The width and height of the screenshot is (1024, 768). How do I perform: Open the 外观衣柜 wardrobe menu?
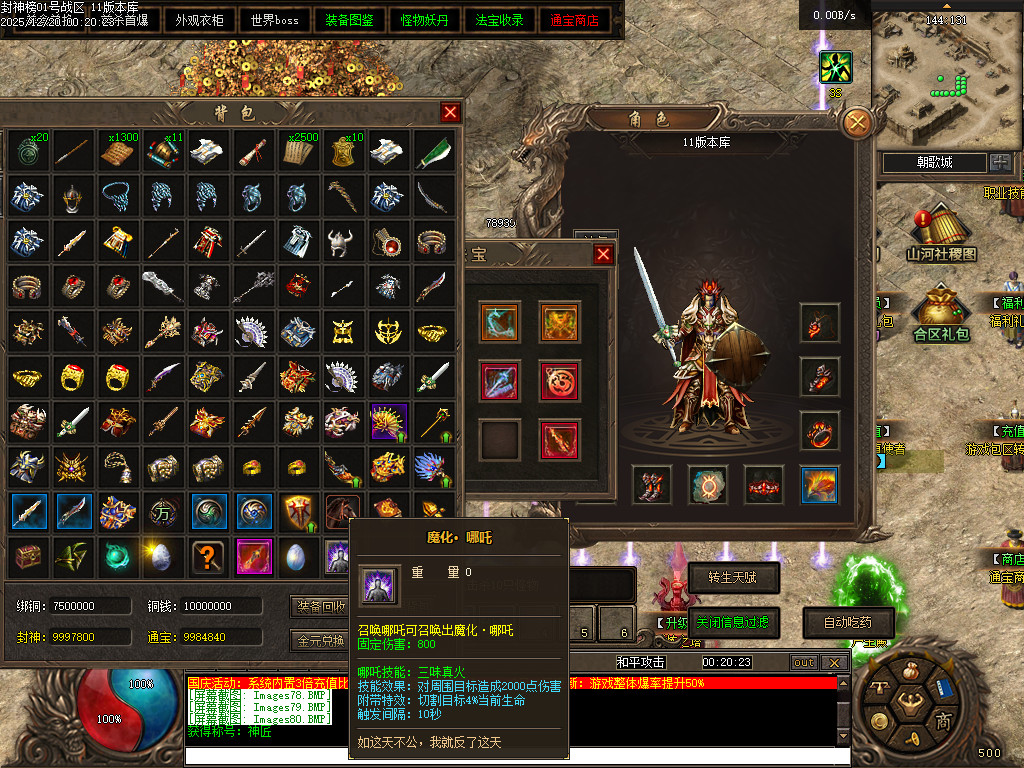point(200,20)
